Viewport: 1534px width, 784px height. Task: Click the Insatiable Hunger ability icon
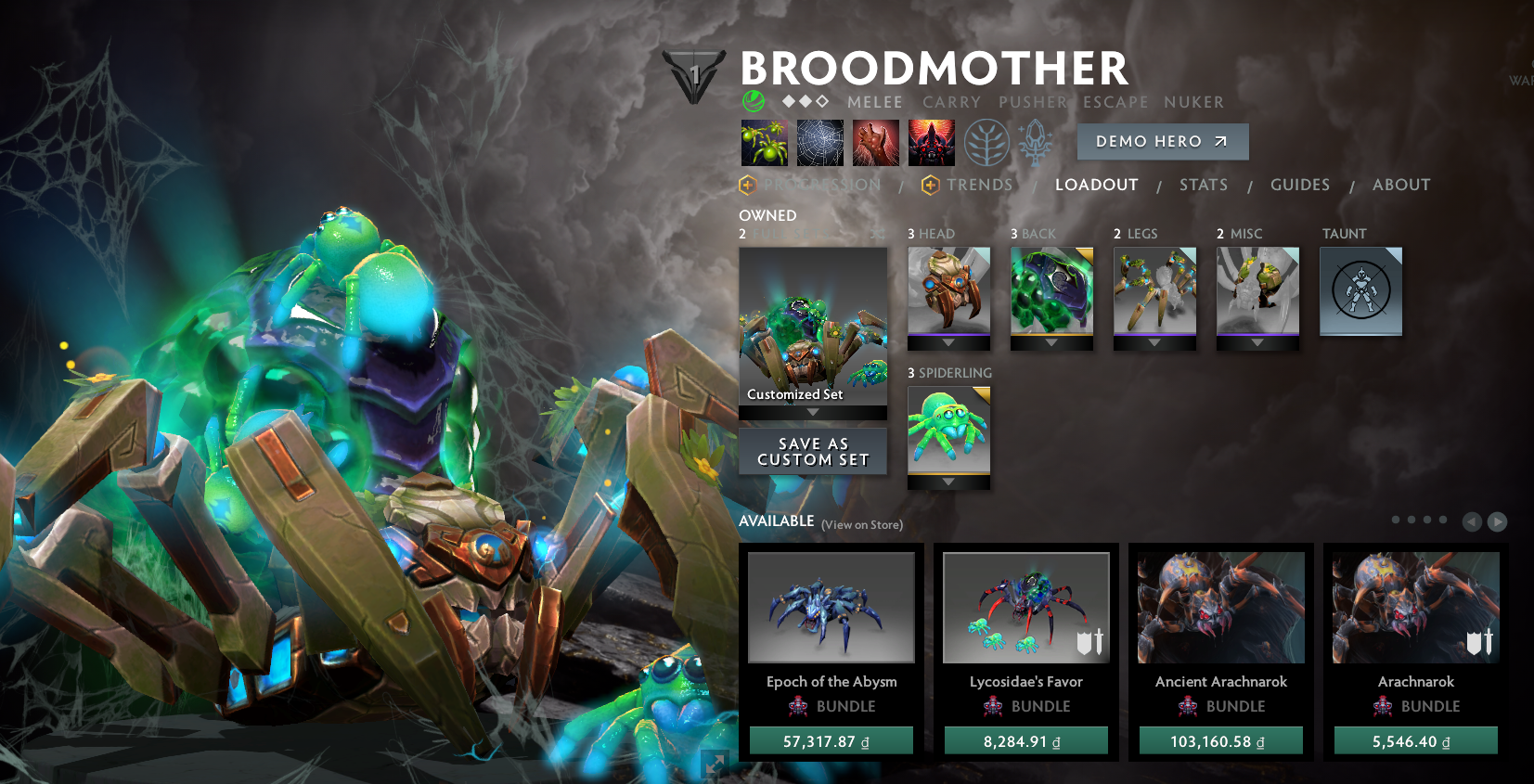[875, 143]
